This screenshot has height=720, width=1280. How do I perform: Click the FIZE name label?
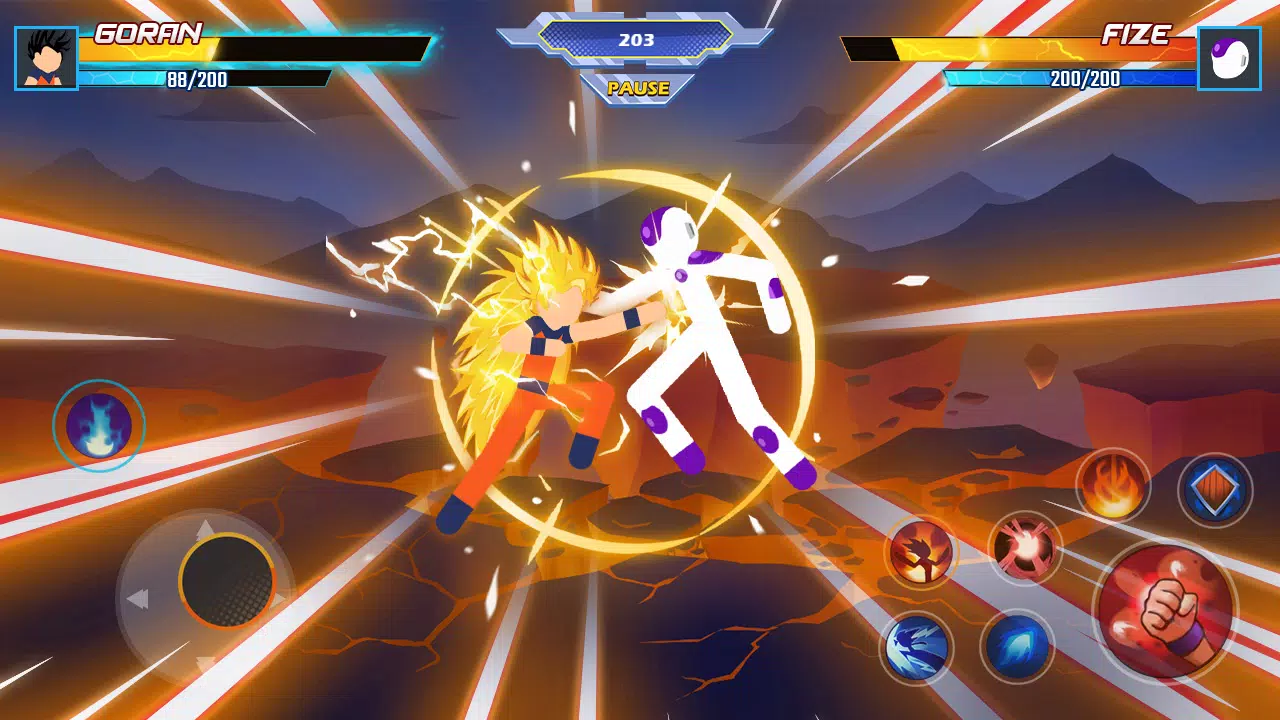(x=1137, y=32)
